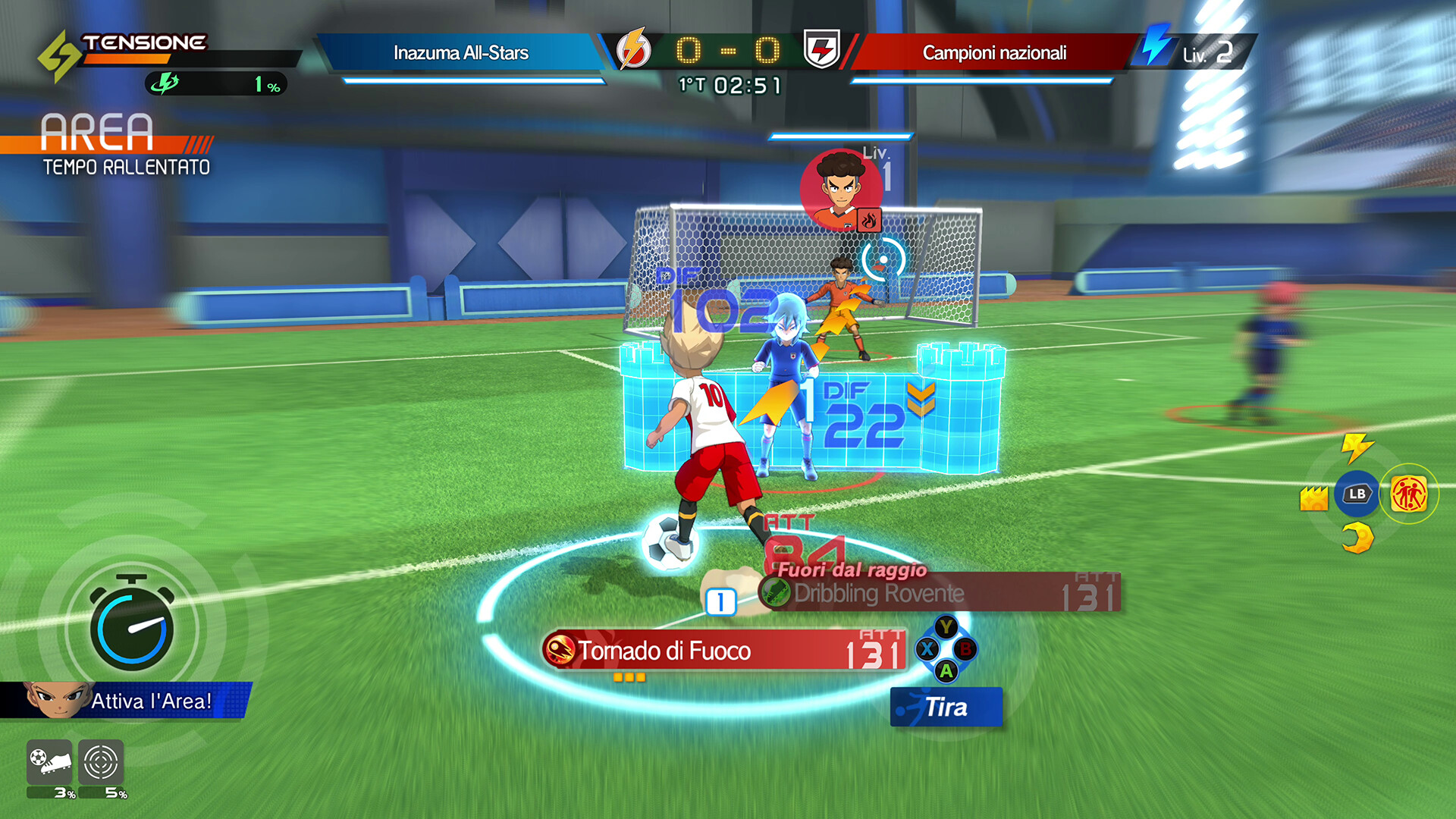The image size is (1456, 819).
Task: Click the goalkeeper portrait above the goal
Action: pos(841,189)
